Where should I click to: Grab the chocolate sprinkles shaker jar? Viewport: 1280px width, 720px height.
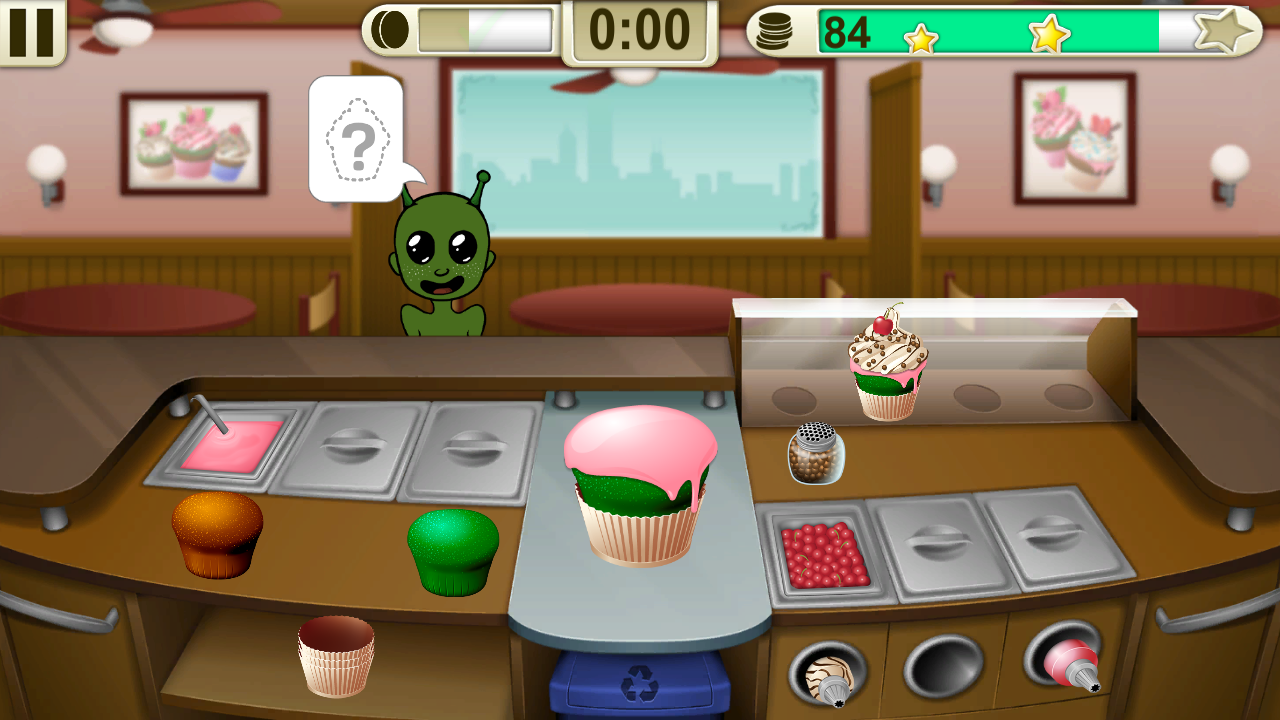click(x=816, y=455)
